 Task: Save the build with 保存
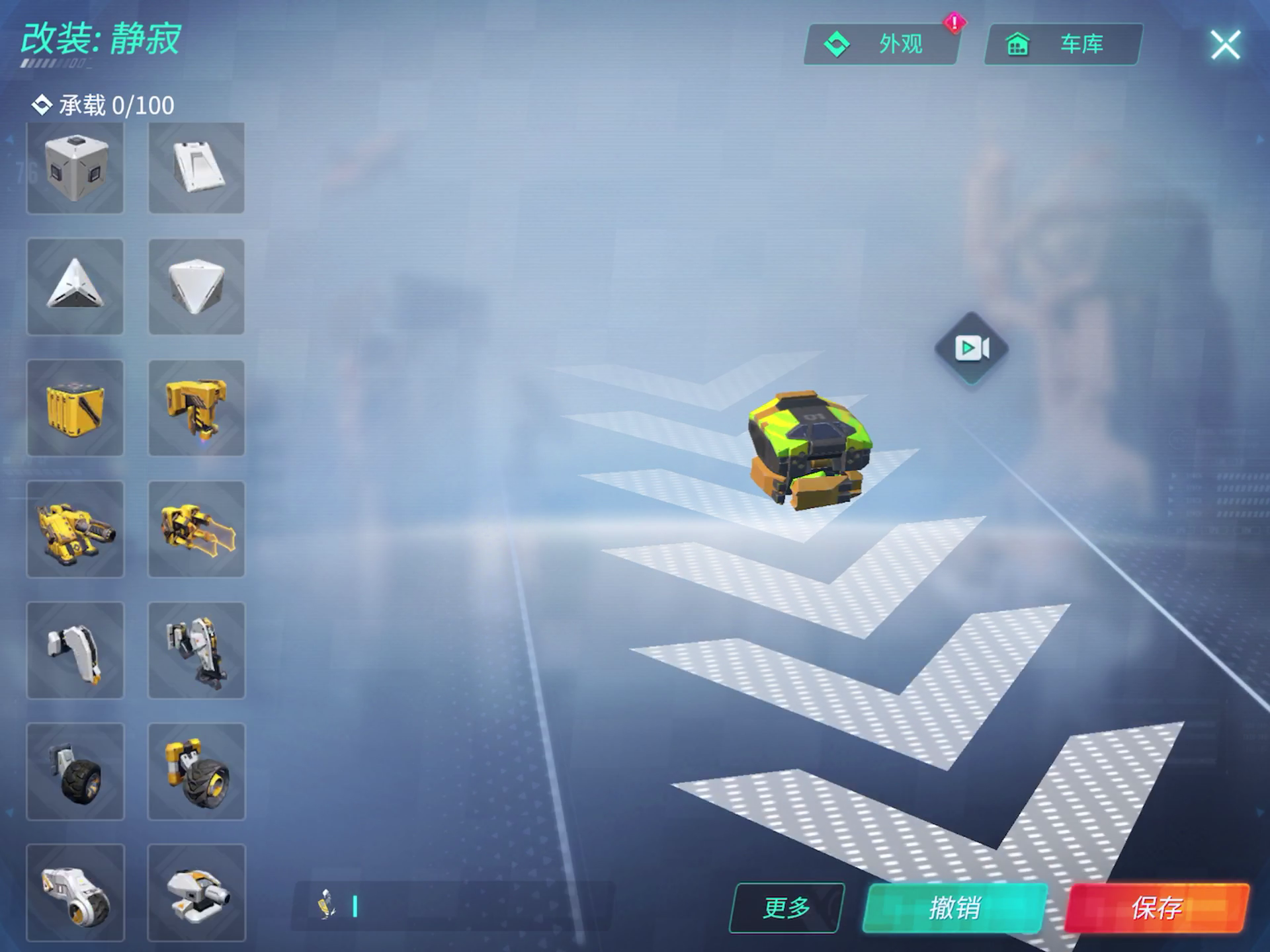[x=1156, y=908]
